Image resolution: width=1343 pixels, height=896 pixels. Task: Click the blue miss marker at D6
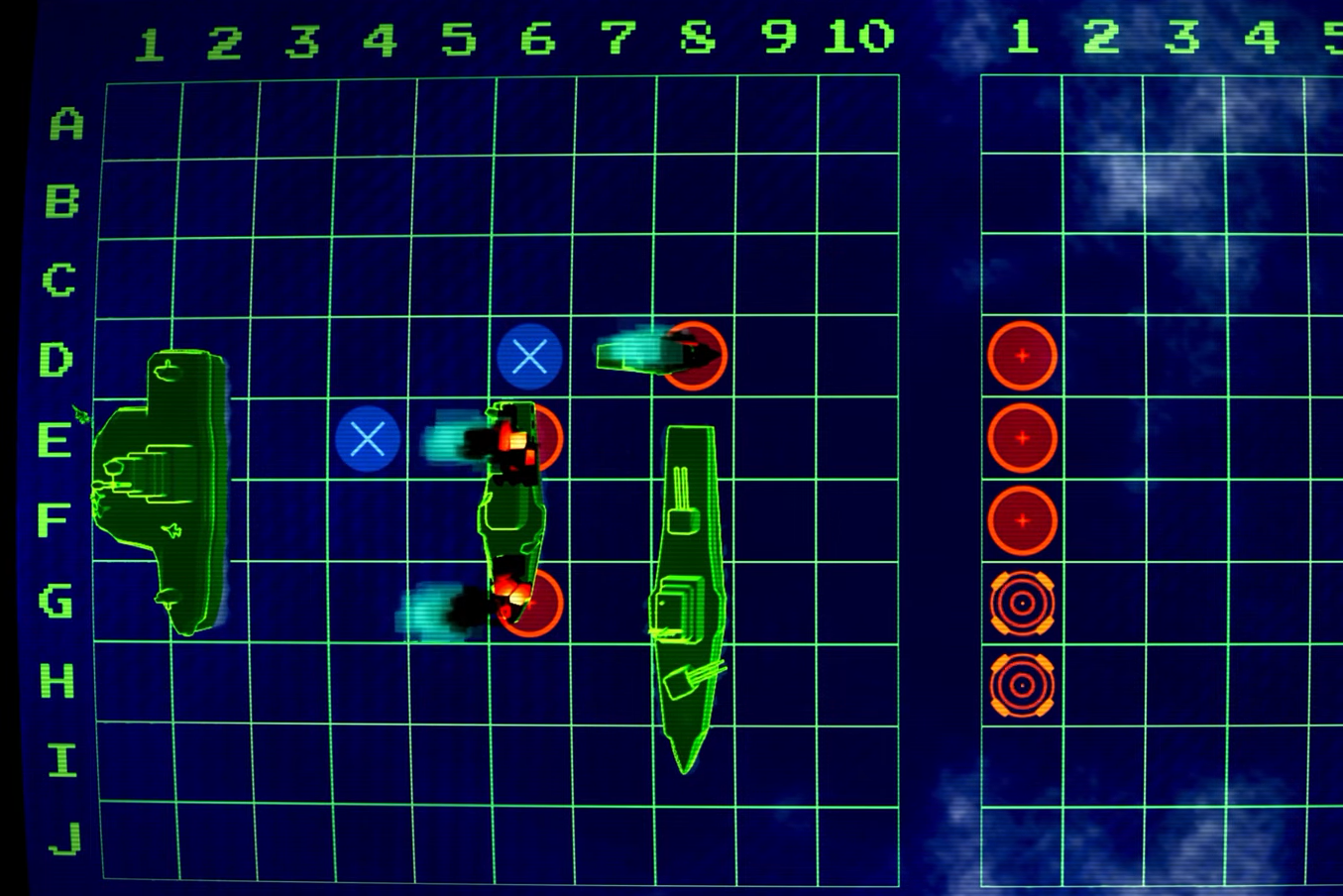click(x=531, y=357)
